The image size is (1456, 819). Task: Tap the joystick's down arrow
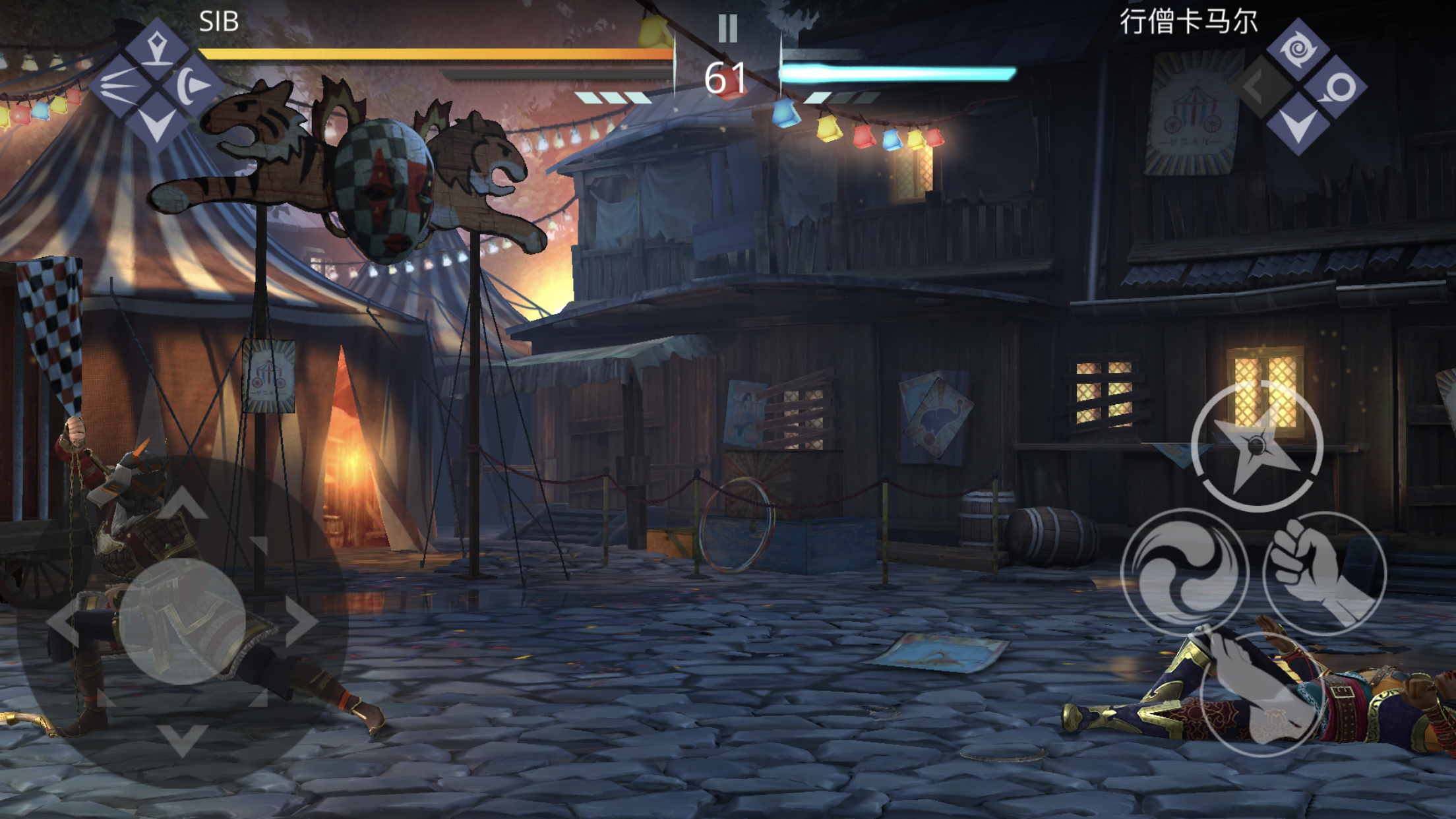click(x=183, y=739)
